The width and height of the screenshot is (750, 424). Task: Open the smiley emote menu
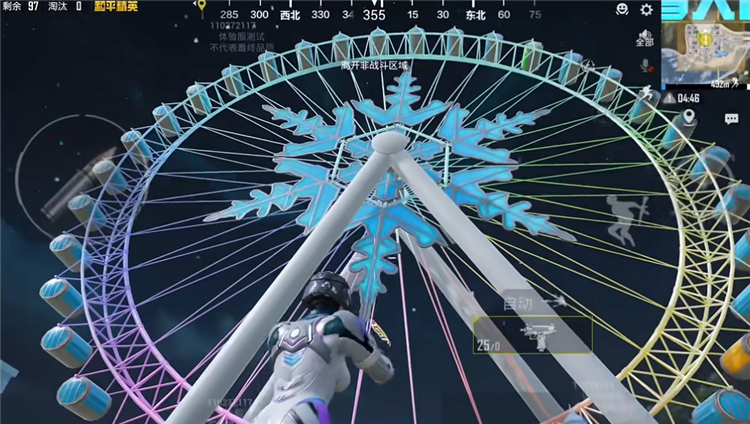tap(622, 10)
